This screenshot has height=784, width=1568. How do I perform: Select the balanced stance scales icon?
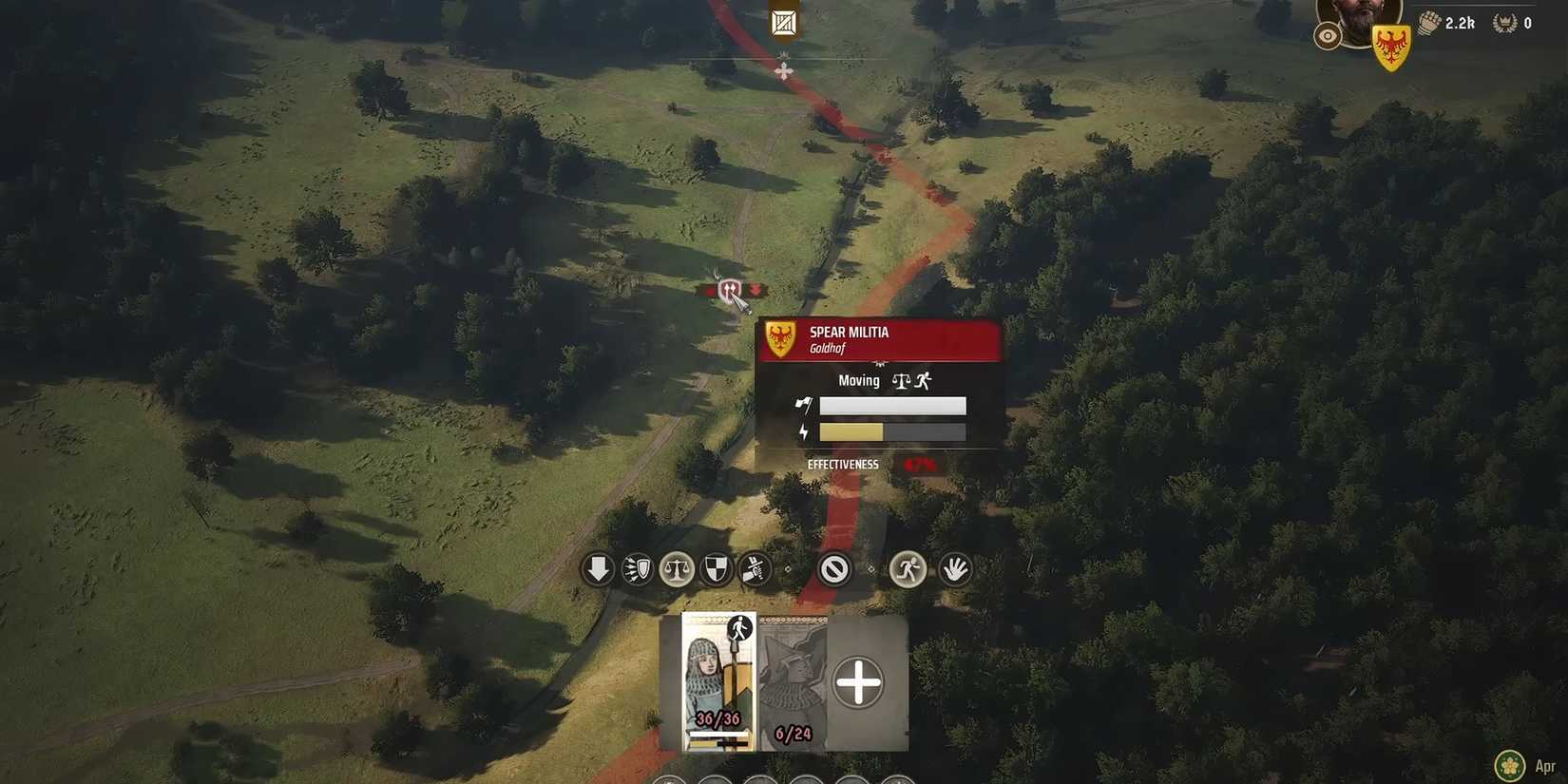click(677, 568)
